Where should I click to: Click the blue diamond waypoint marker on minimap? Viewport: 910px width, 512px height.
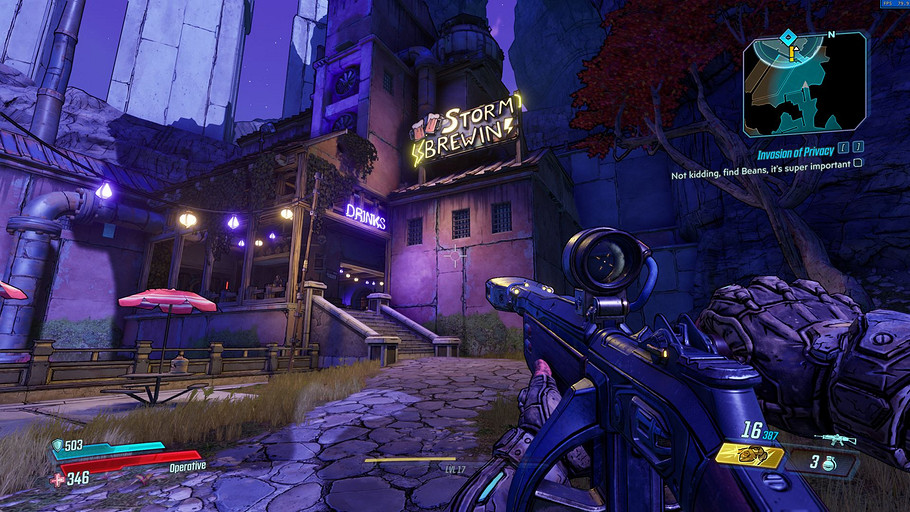(x=788, y=38)
